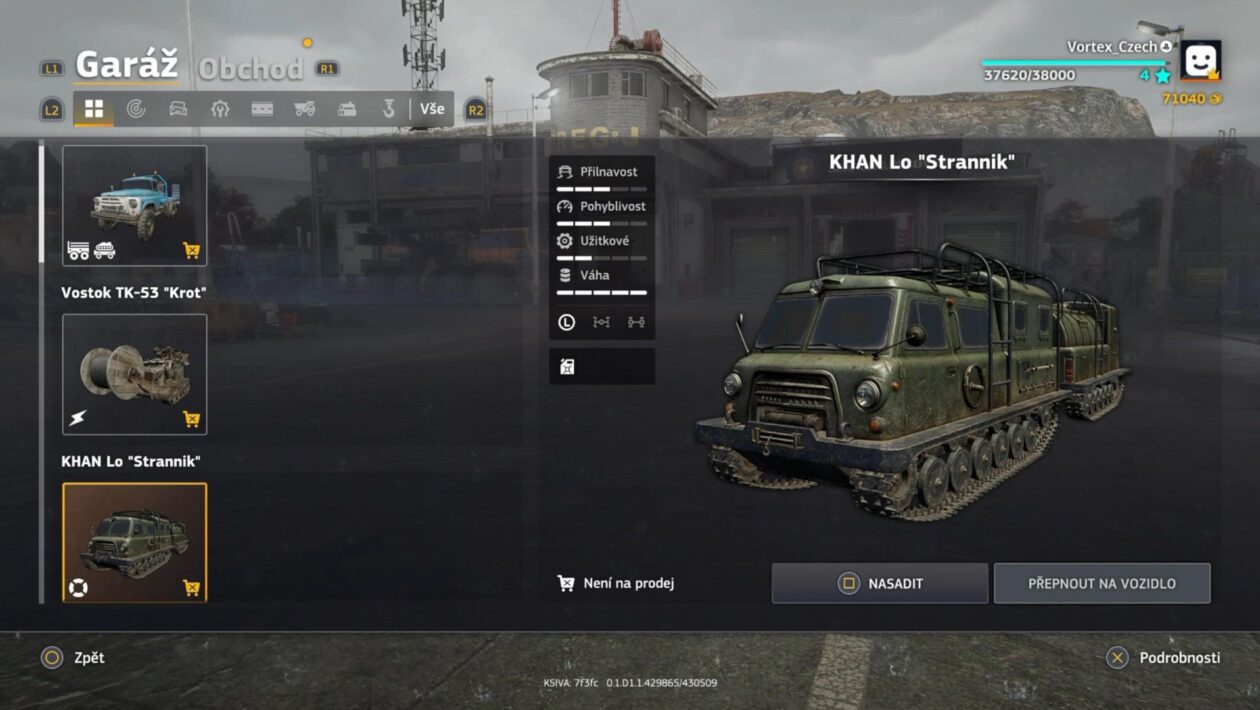Go back with Zpět
The width and height of the screenshot is (1260, 710).
(73, 657)
